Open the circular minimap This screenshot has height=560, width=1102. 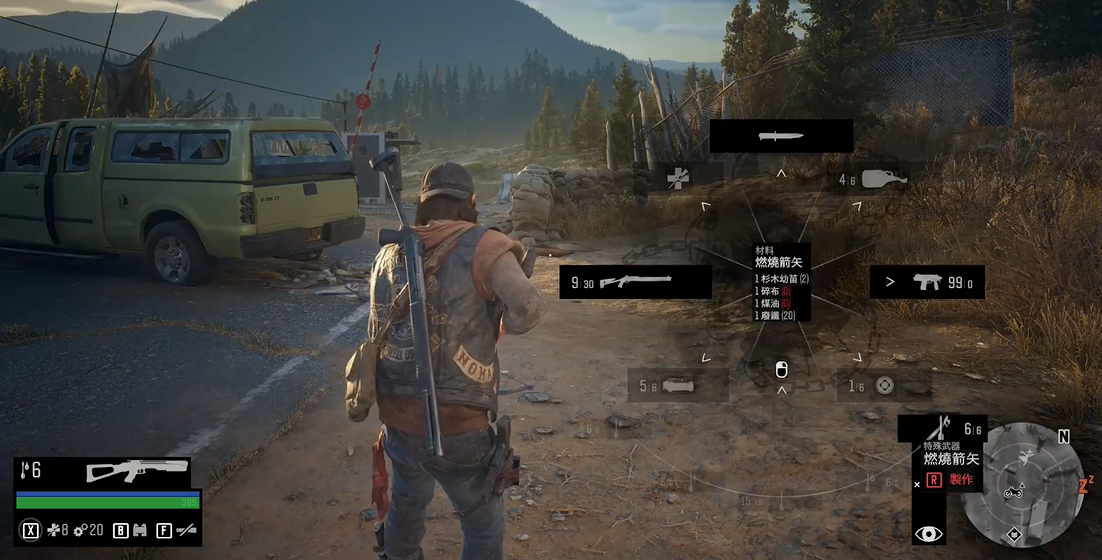(1023, 484)
